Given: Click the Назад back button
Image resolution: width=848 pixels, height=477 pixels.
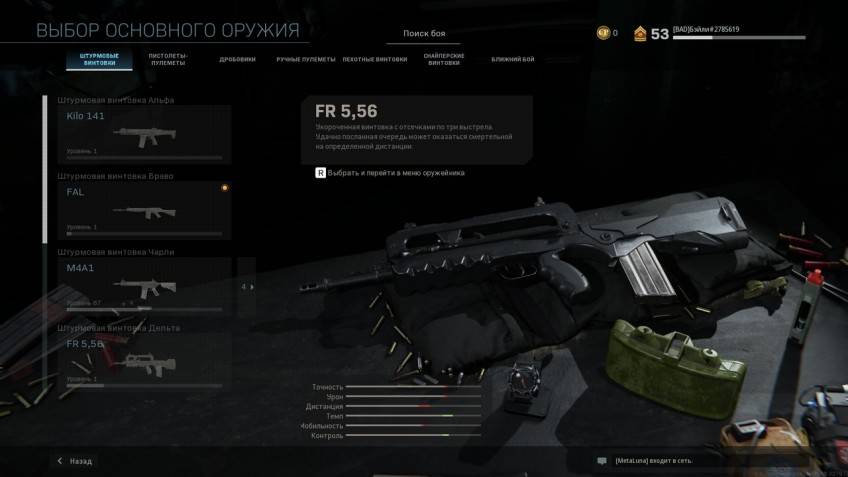Looking at the screenshot, I should click(x=75, y=461).
